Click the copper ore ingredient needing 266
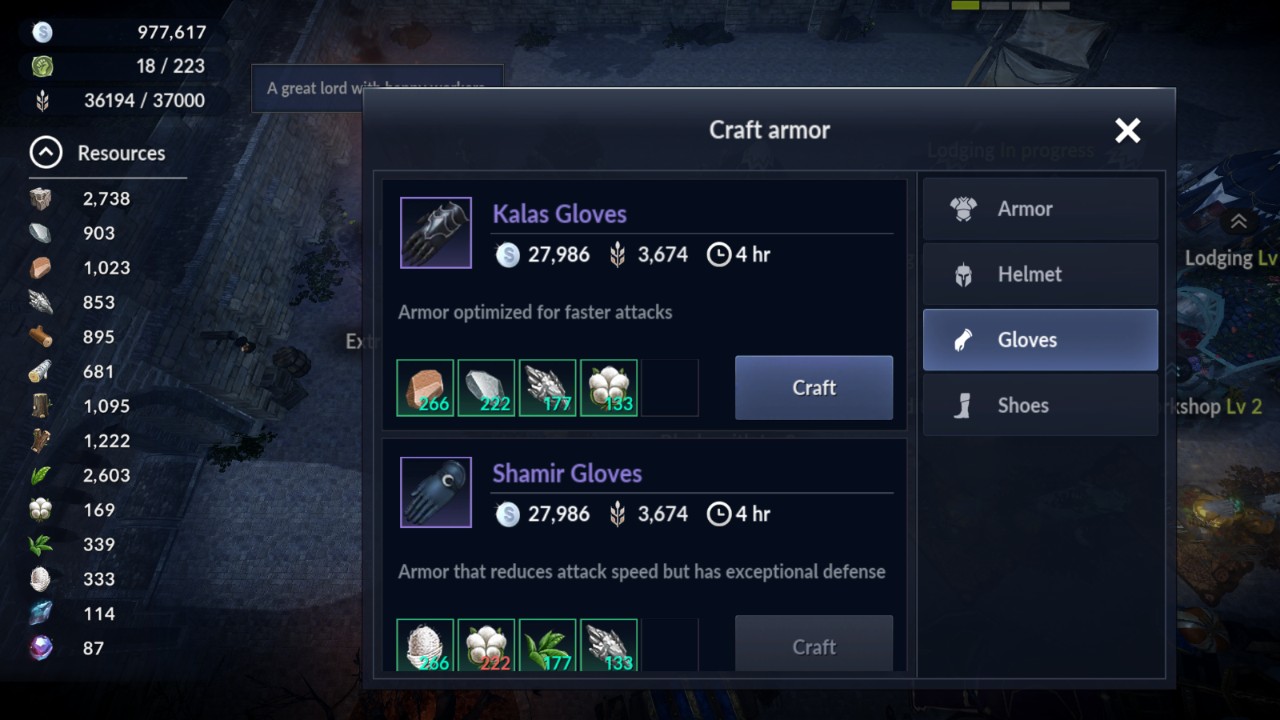1280x720 pixels. pos(425,388)
